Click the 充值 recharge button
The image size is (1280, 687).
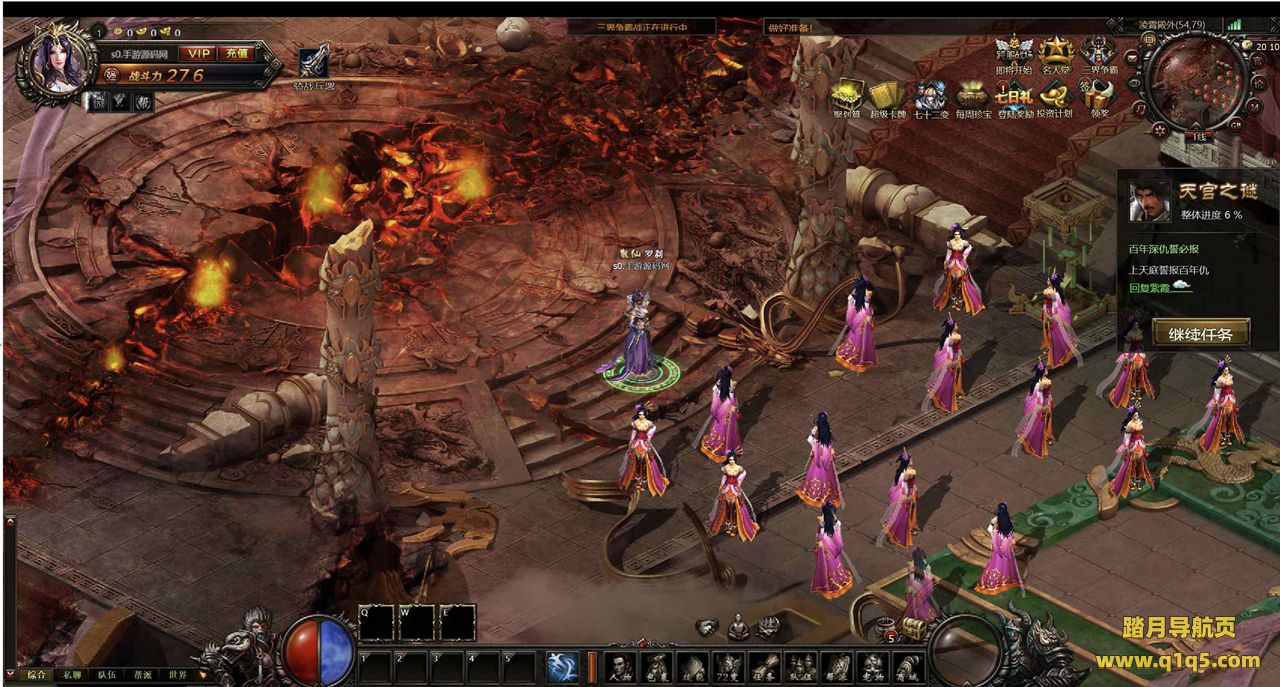pyautogui.click(x=238, y=52)
